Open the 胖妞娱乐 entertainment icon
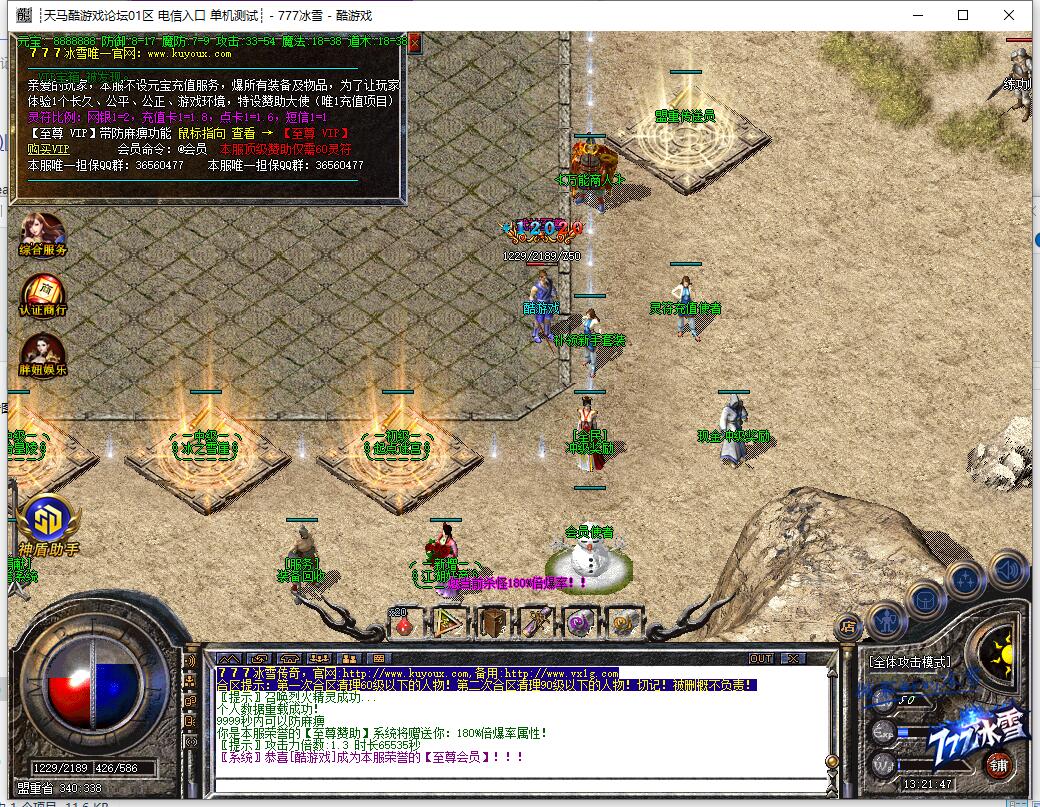This screenshot has width=1040, height=807. click(x=42, y=352)
